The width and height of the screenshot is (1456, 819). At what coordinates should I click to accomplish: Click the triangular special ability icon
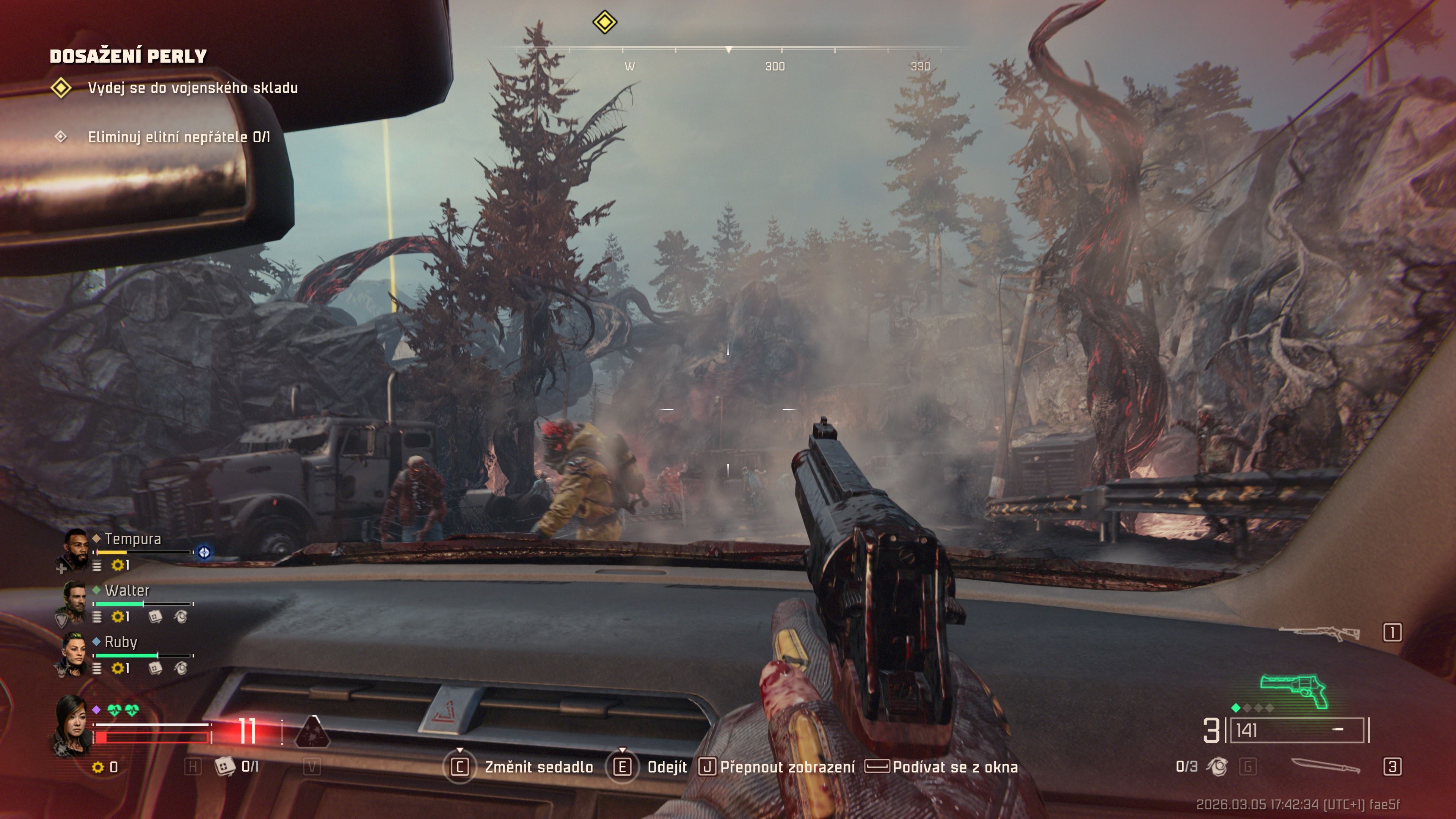coord(312,731)
